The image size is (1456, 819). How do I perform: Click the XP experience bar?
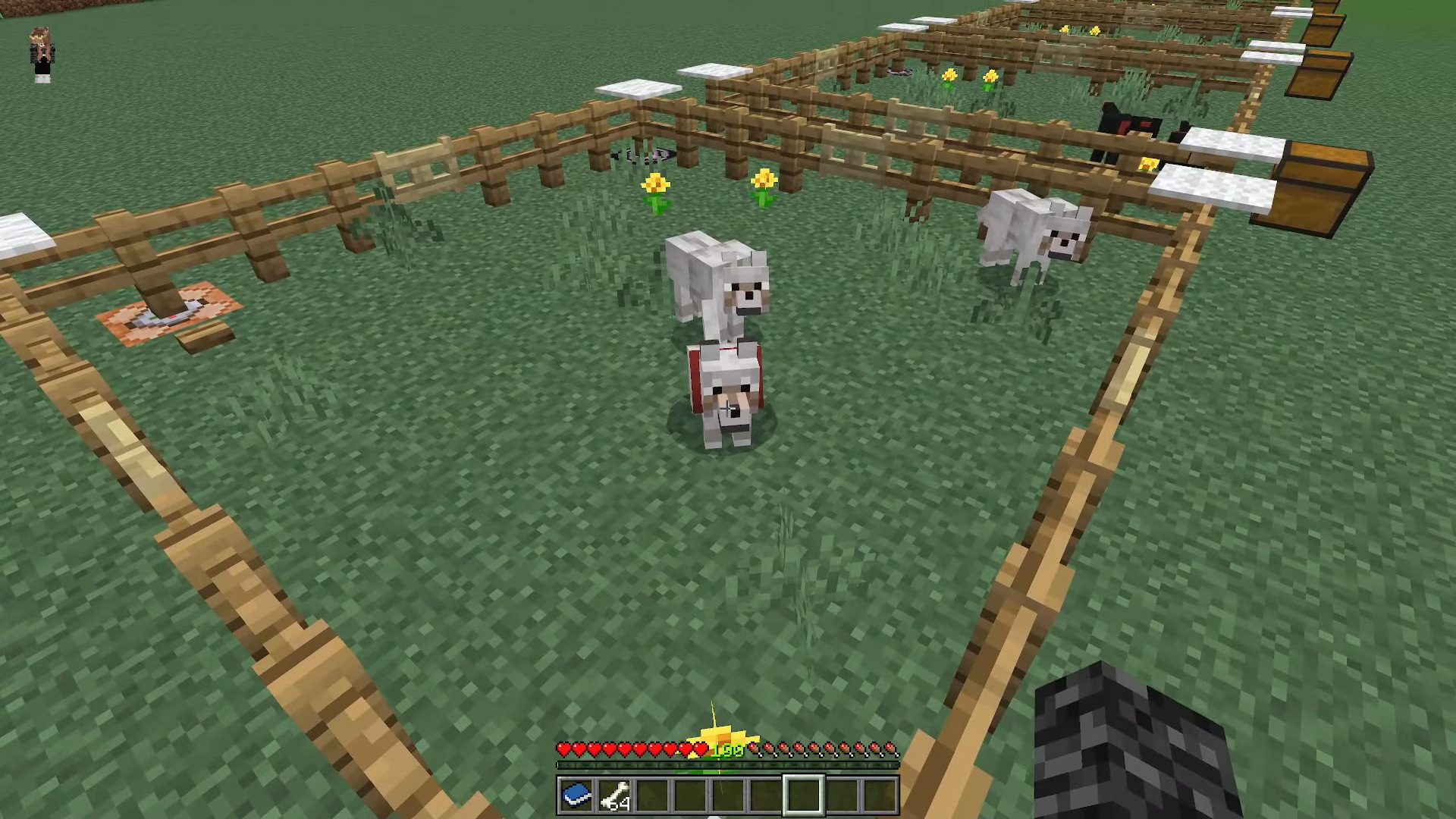point(728,767)
